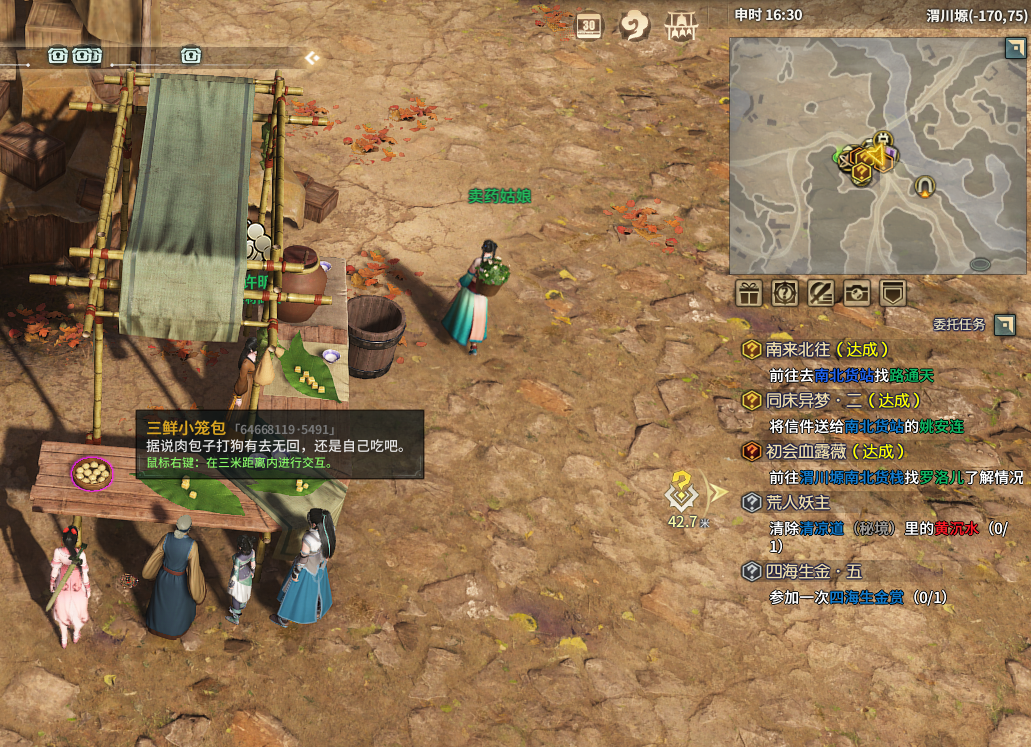Click the shield banner icon below minimap

(x=893, y=293)
